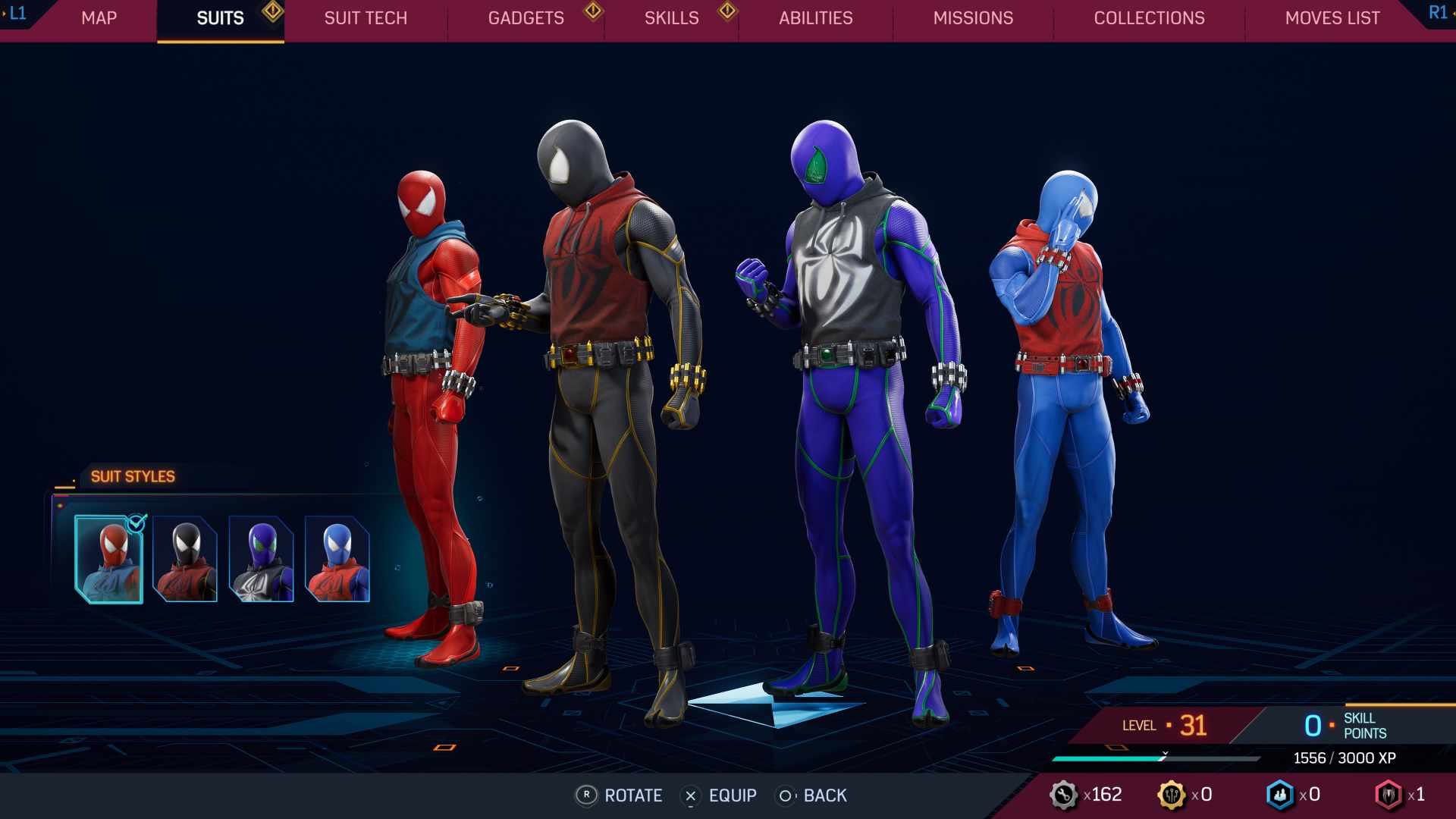Screen dimensions: 1456x819
Task: Switch to the MISSIONS tab
Action: [x=973, y=18]
